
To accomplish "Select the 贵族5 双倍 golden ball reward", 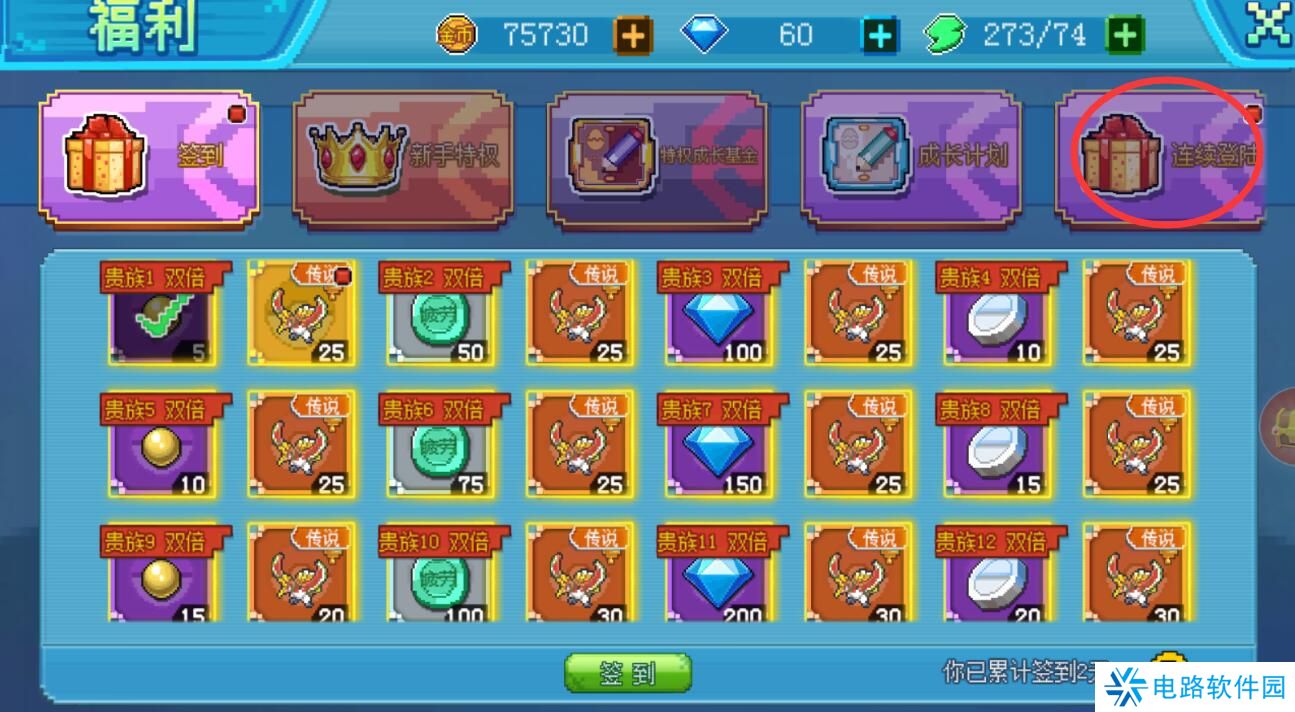I will point(163,450).
